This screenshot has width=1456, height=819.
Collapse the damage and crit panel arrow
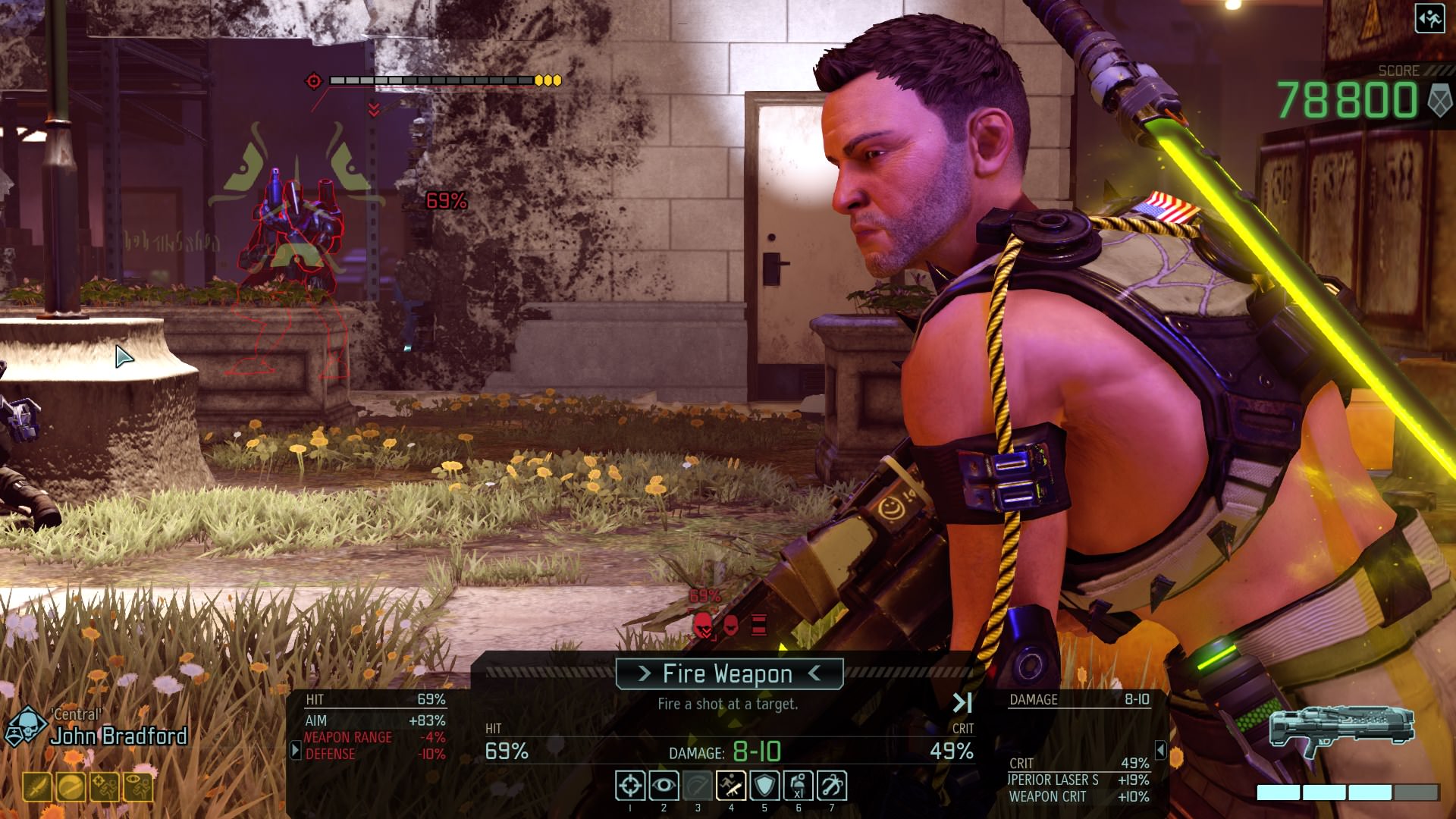(1160, 750)
